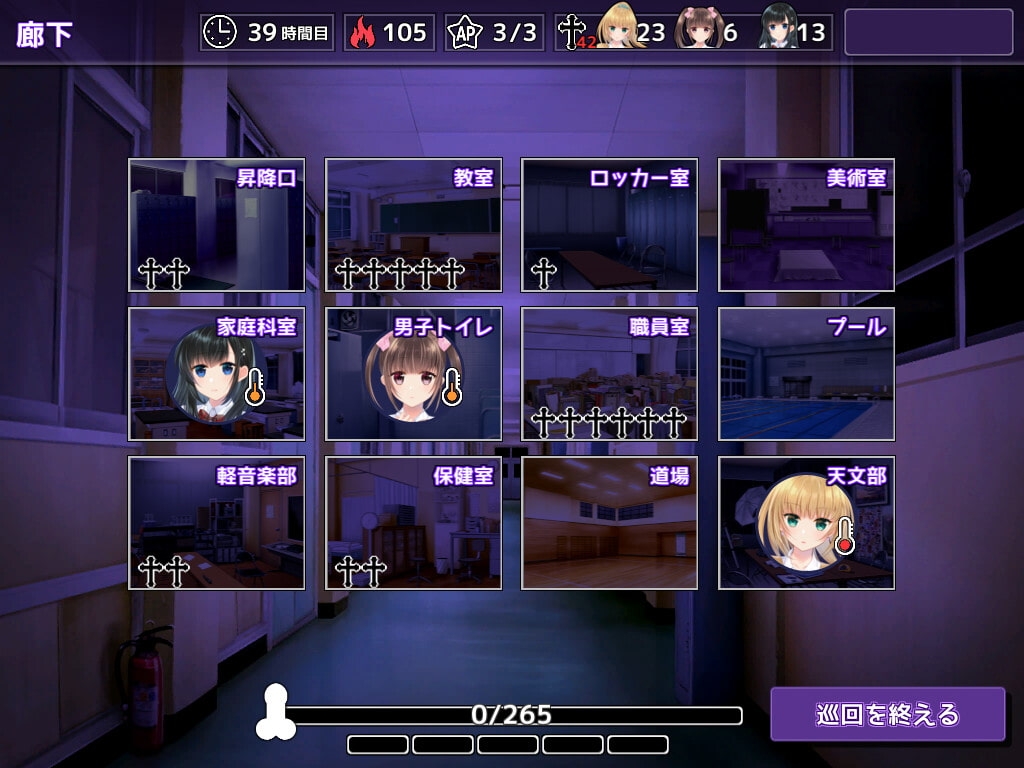Click the blonde girl portrait in top bar
The image size is (1024, 768).
(620, 30)
